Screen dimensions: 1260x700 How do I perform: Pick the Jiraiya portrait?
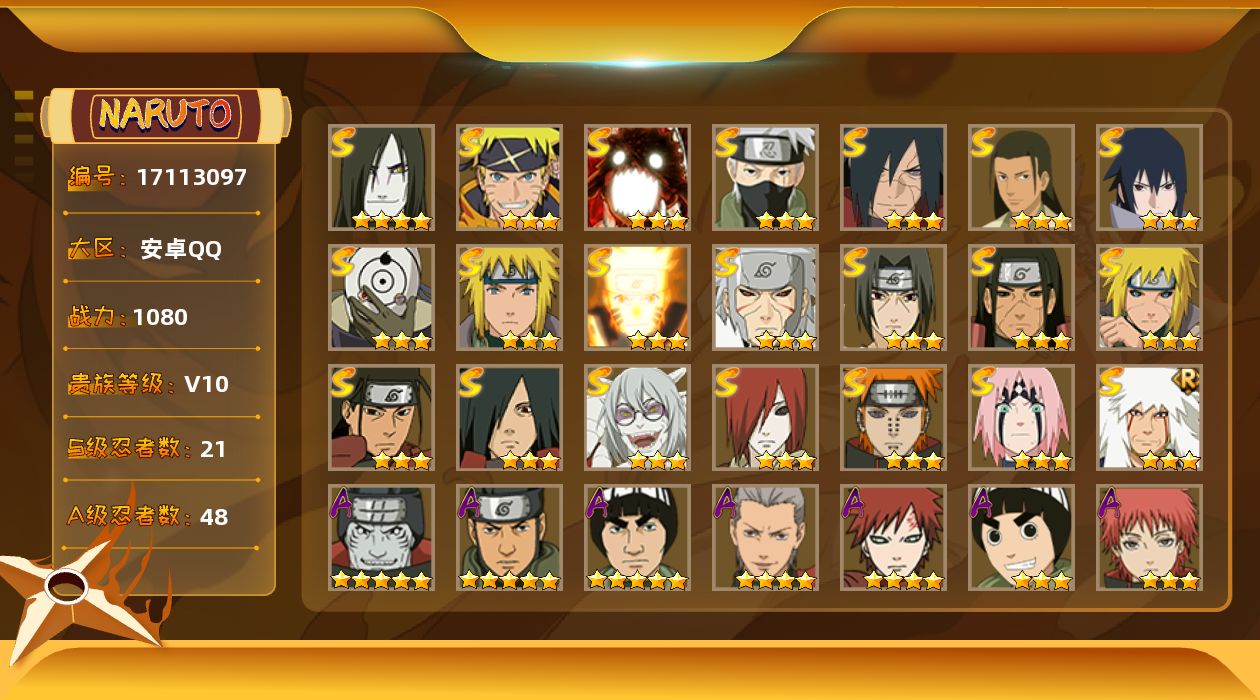1149,417
